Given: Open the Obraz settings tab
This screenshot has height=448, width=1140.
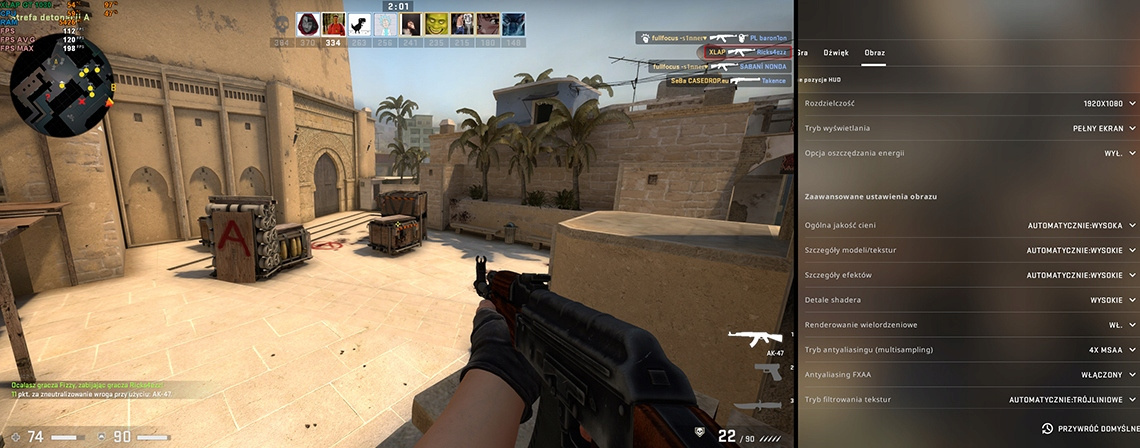Looking at the screenshot, I should [875, 52].
